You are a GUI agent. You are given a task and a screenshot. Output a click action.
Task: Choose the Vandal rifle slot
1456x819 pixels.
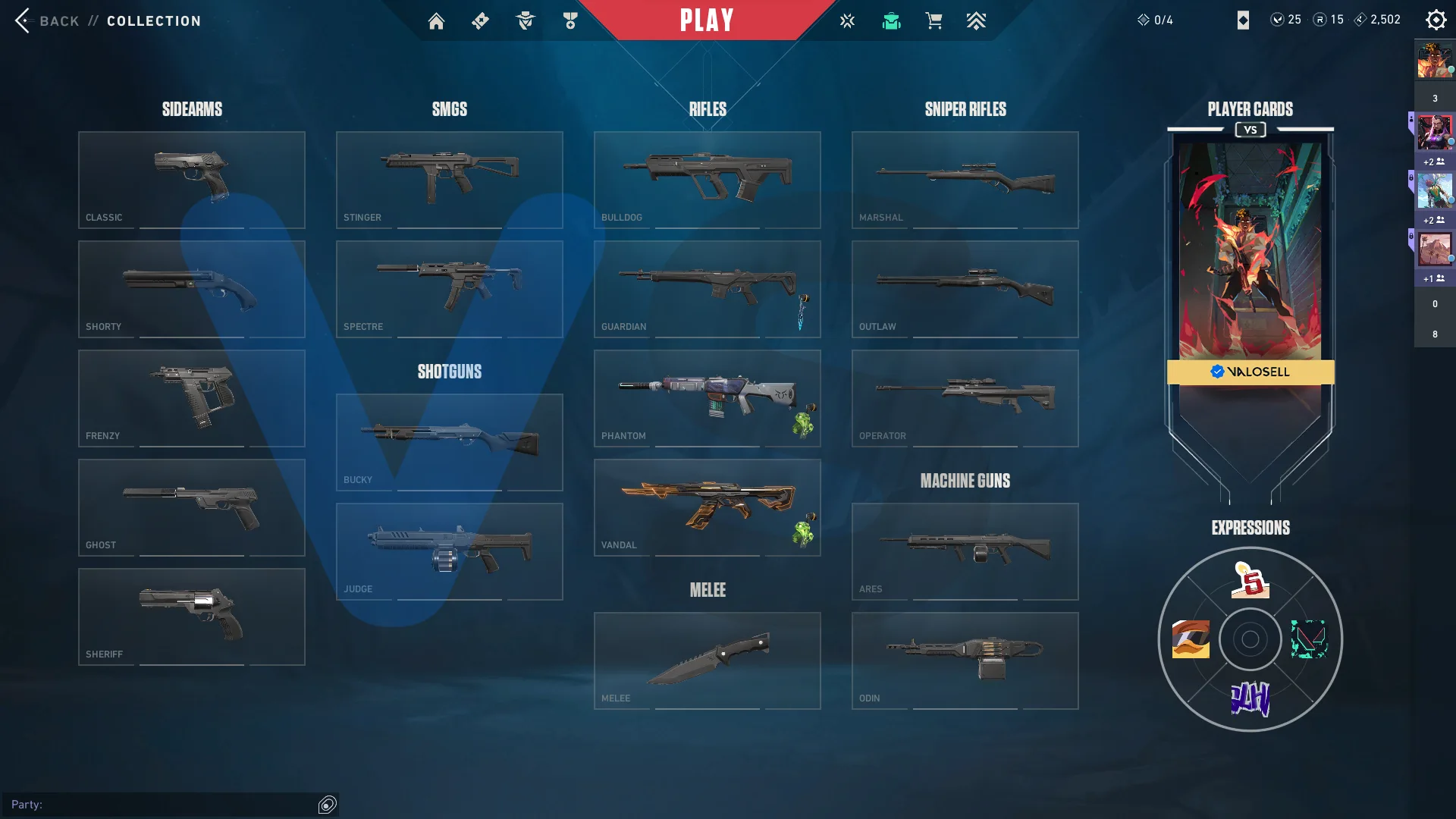pyautogui.click(x=708, y=507)
